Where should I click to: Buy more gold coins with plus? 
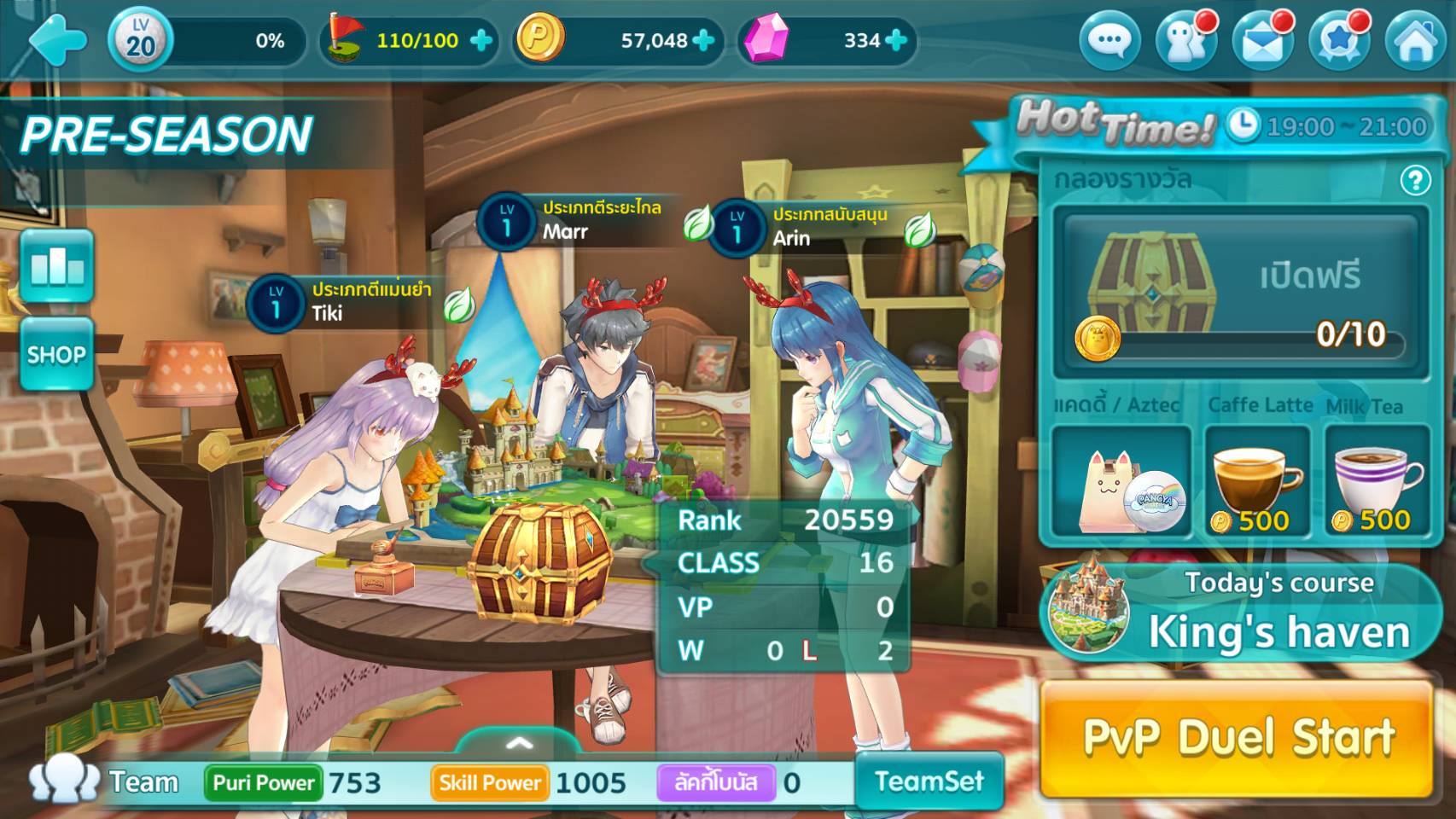pos(703,40)
